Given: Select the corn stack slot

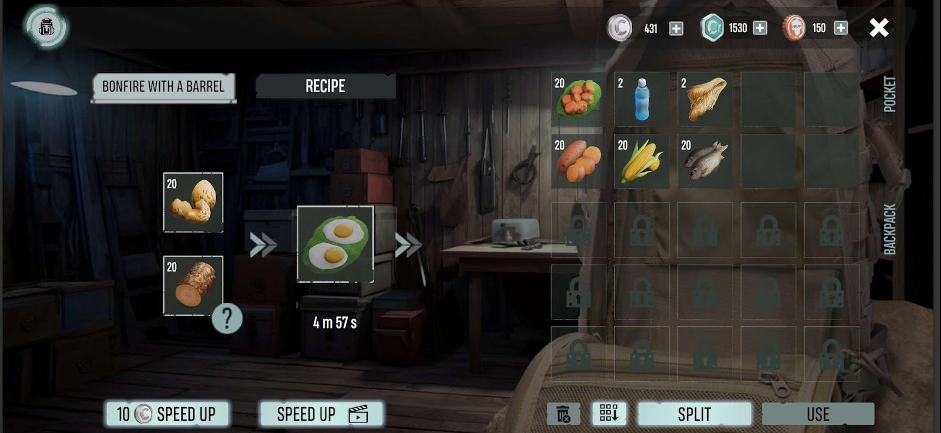Looking at the screenshot, I should coord(642,161).
